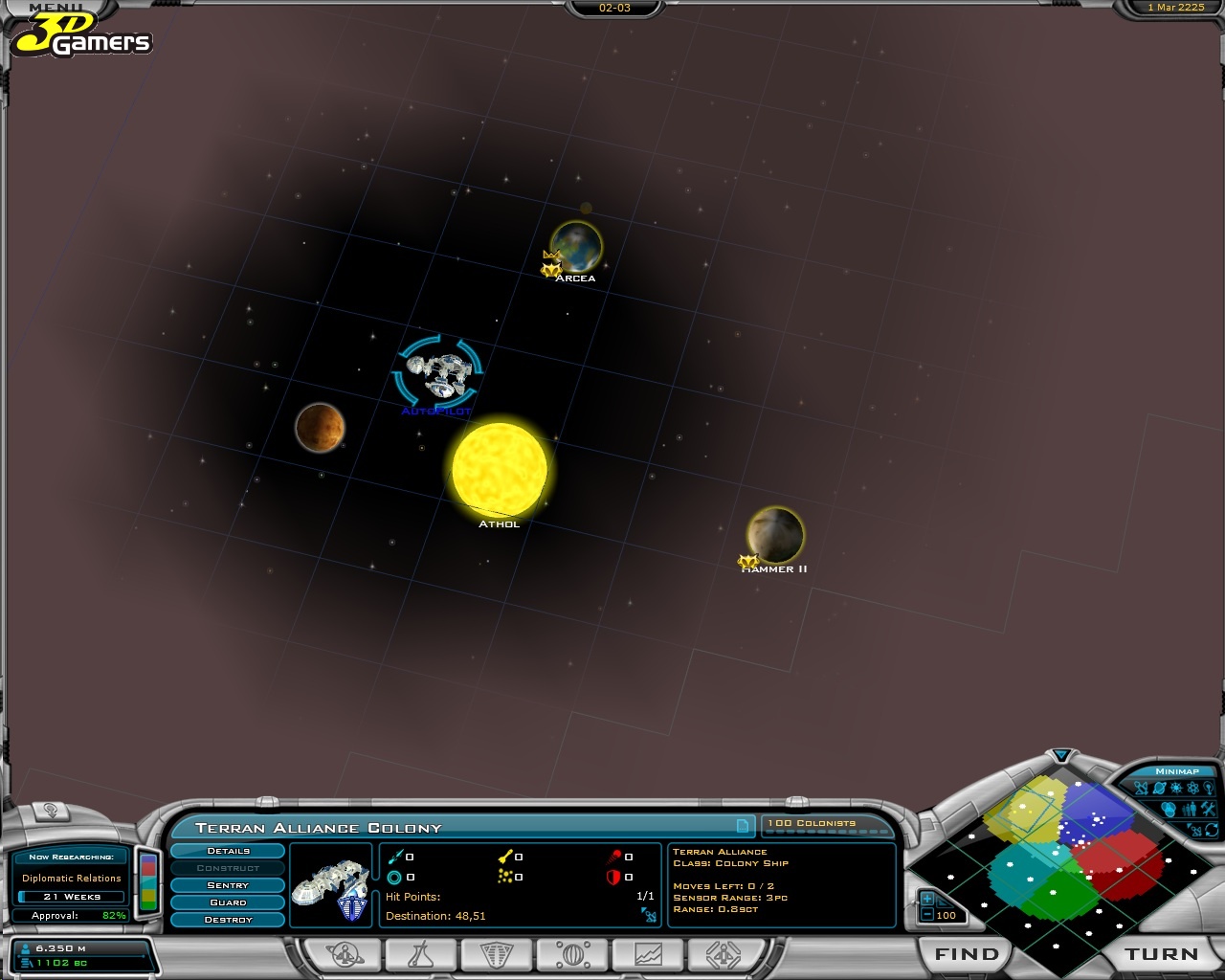The image size is (1225, 980).
Task: Open diplomacy via the bottom toolbar icon
Action: (x=570, y=954)
